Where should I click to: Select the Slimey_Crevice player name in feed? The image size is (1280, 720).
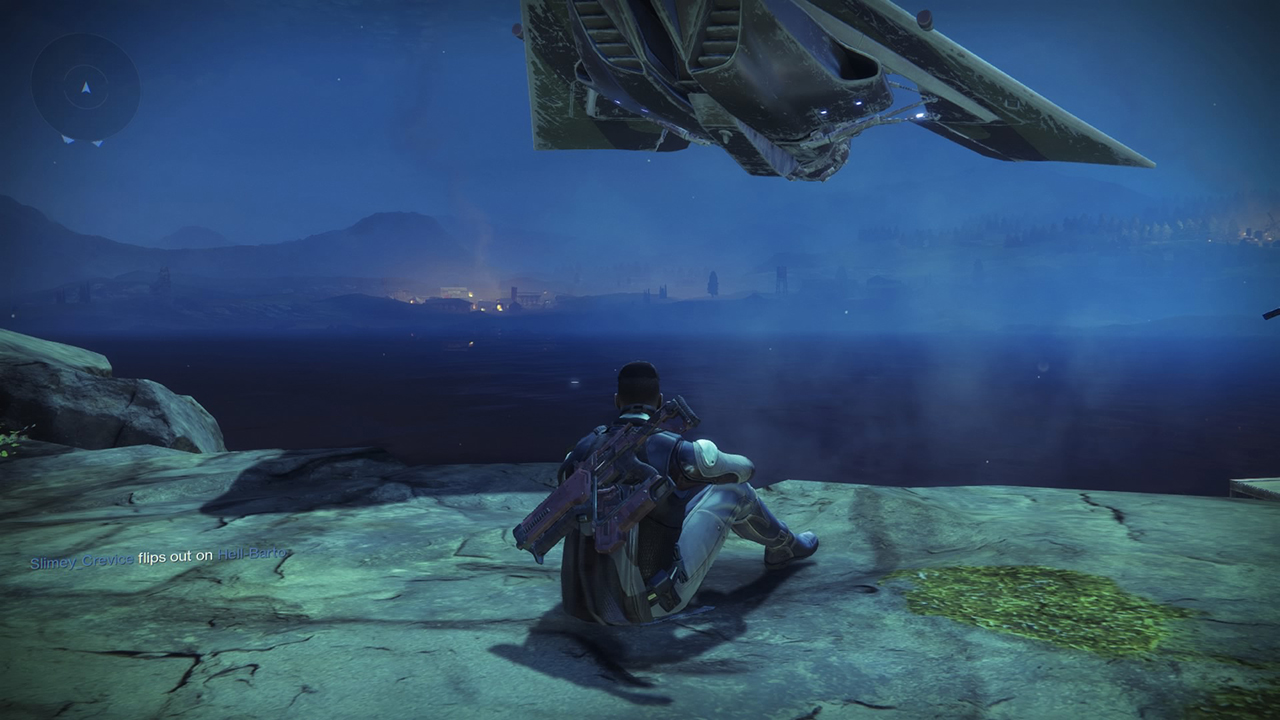(81, 562)
